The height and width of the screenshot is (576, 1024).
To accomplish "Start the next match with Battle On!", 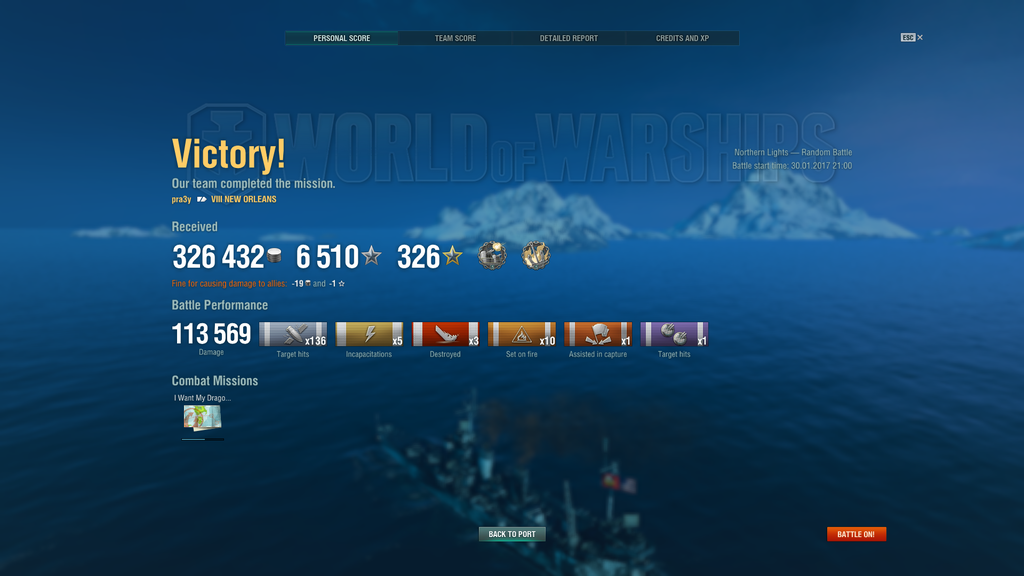I will pos(856,534).
